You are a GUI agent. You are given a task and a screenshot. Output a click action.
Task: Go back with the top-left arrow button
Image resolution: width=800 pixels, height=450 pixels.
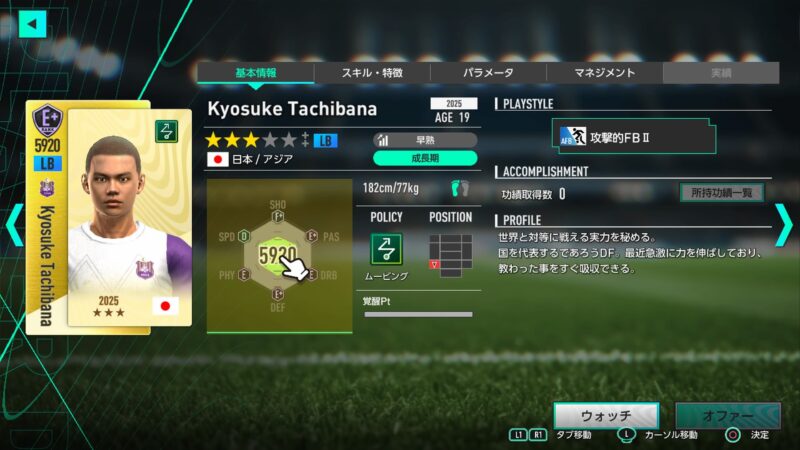pos(32,23)
